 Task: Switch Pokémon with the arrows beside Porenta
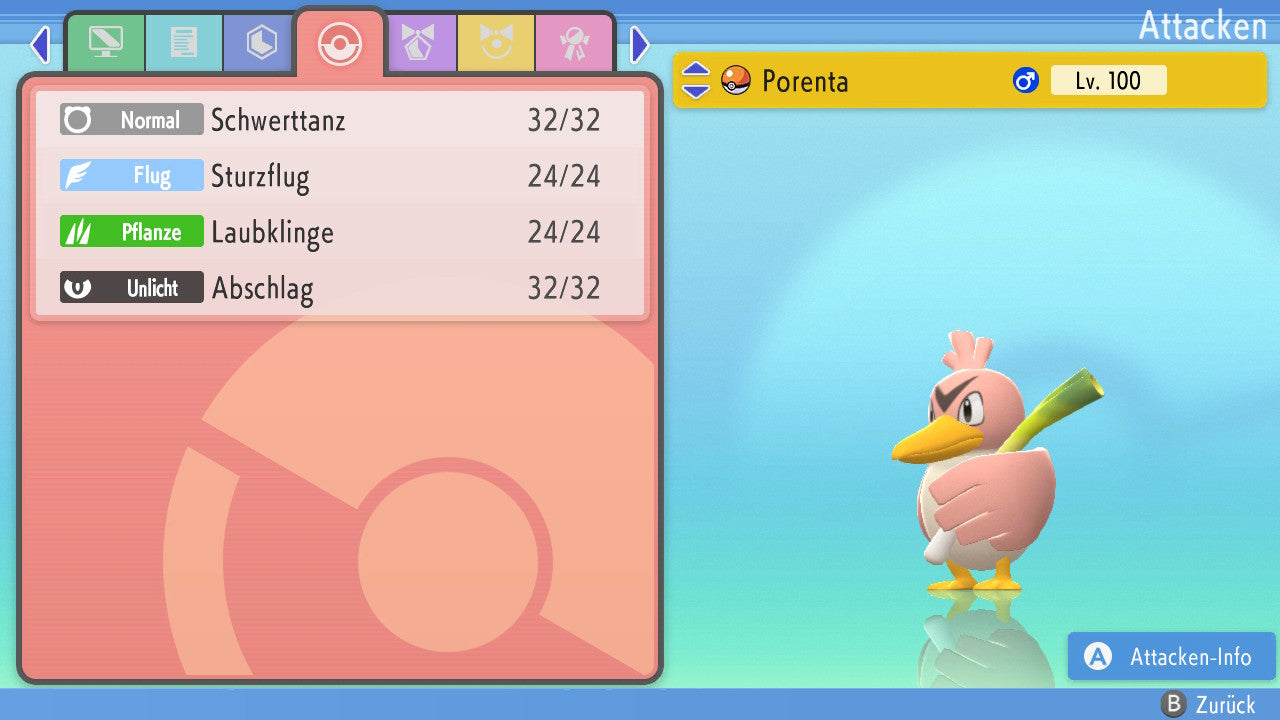click(x=696, y=80)
